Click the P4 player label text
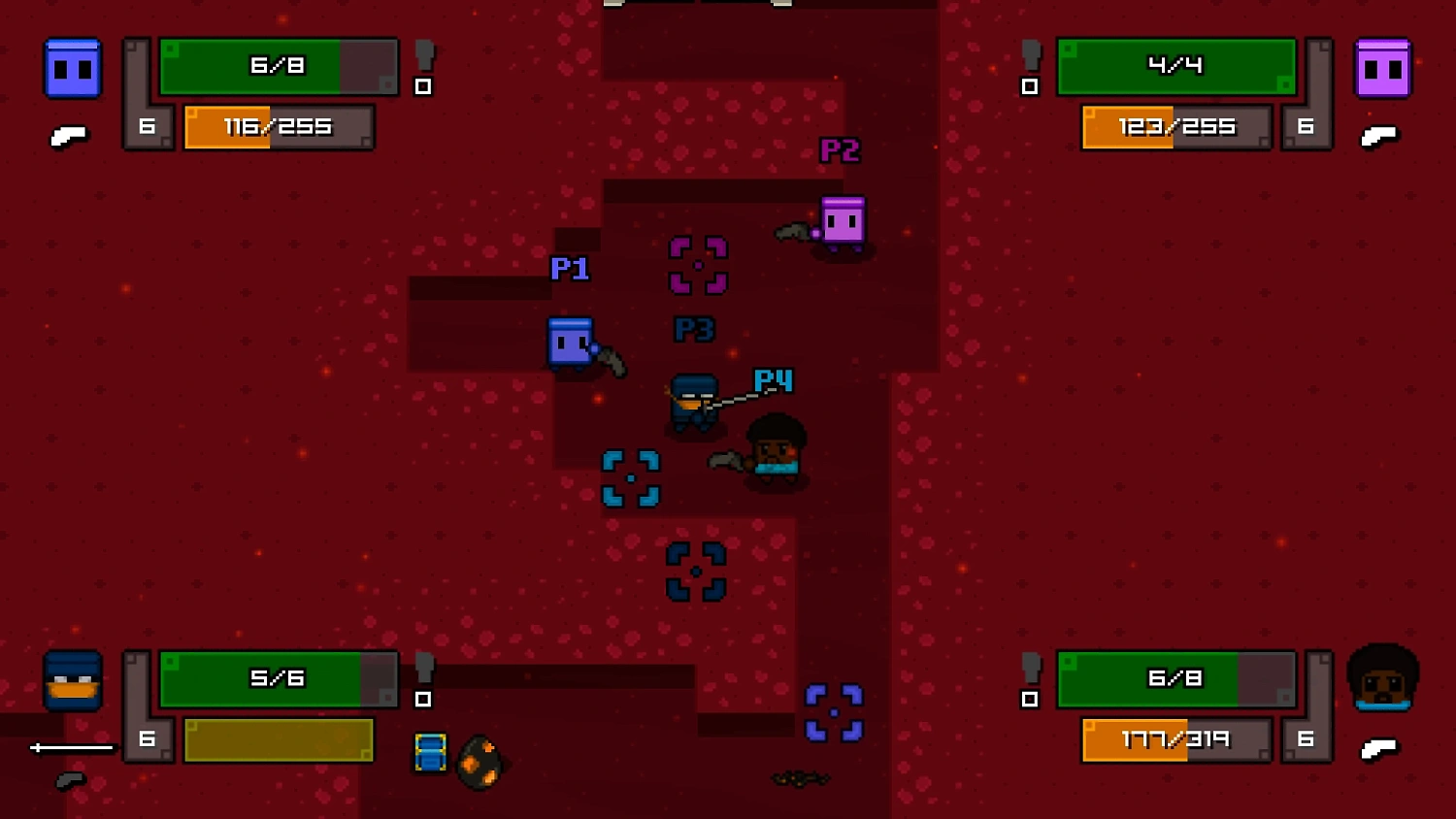 pyautogui.click(x=773, y=380)
